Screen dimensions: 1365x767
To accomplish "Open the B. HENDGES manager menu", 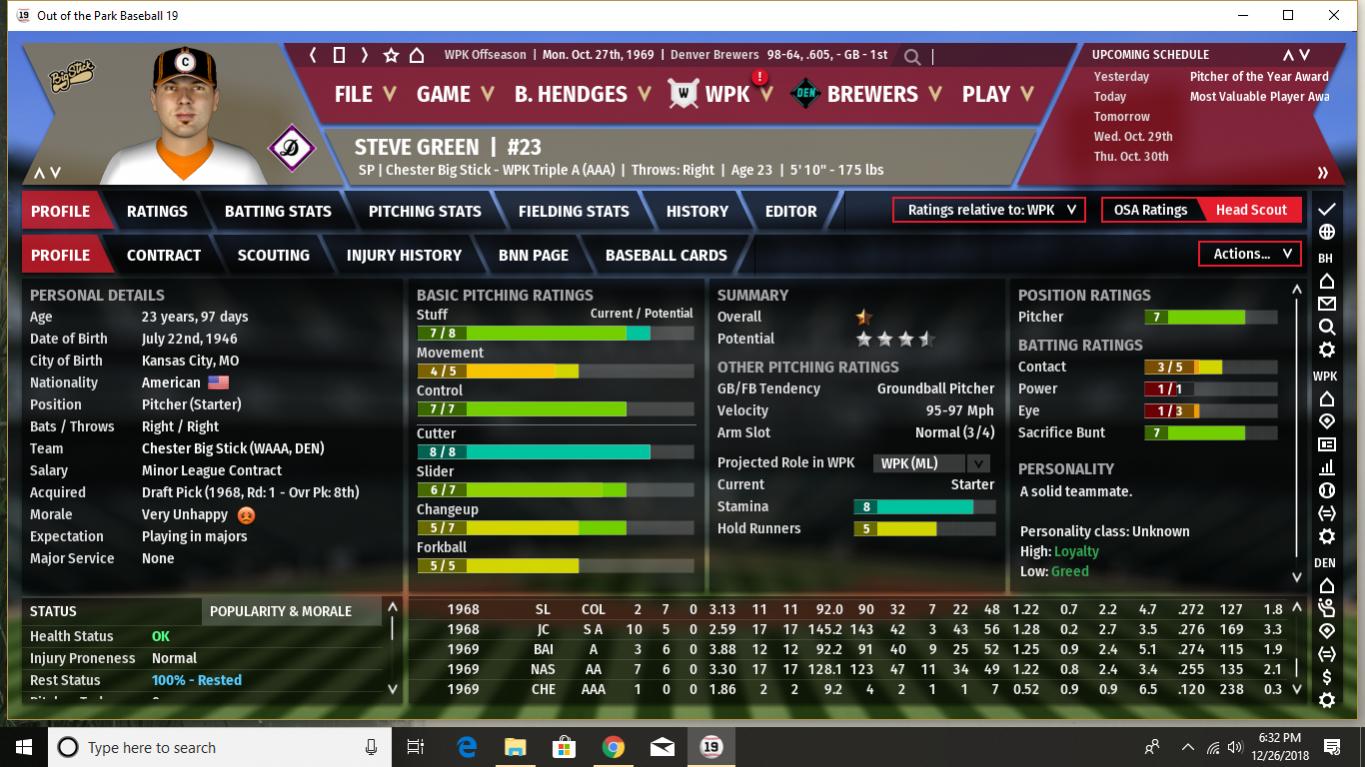I will point(582,94).
